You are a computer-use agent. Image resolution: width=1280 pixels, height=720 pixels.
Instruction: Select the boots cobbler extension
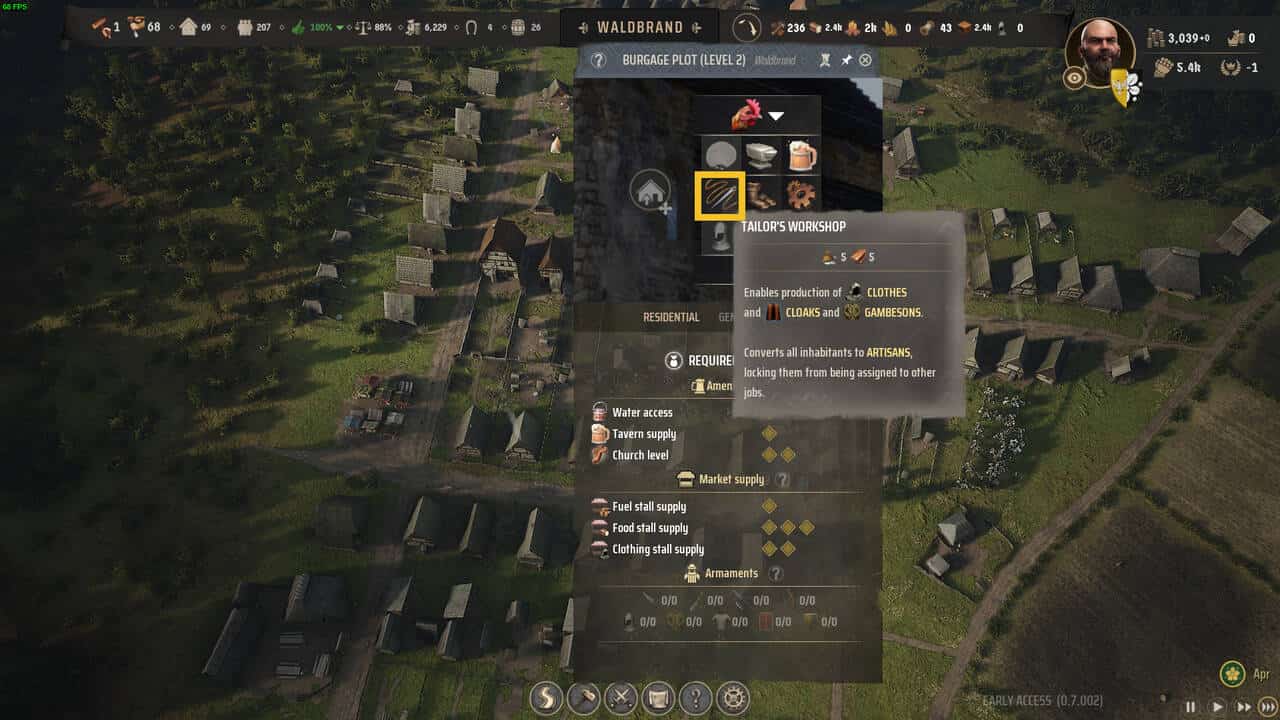point(760,194)
